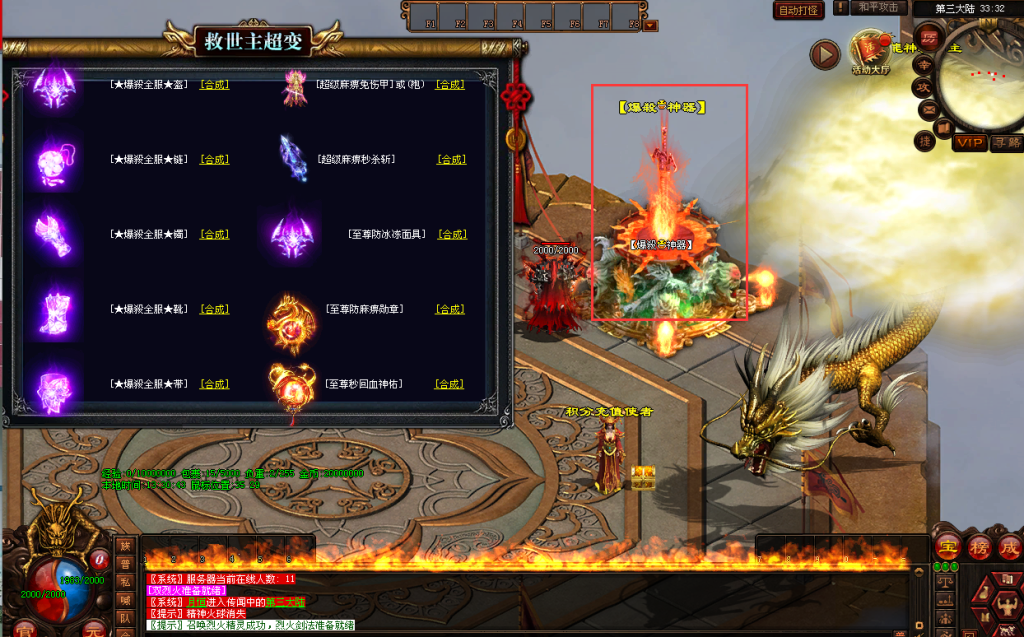Image resolution: width=1024 pixels, height=637 pixels.
Task: Click 合成 link for ★爆殺全服★盔
Action: point(214,85)
